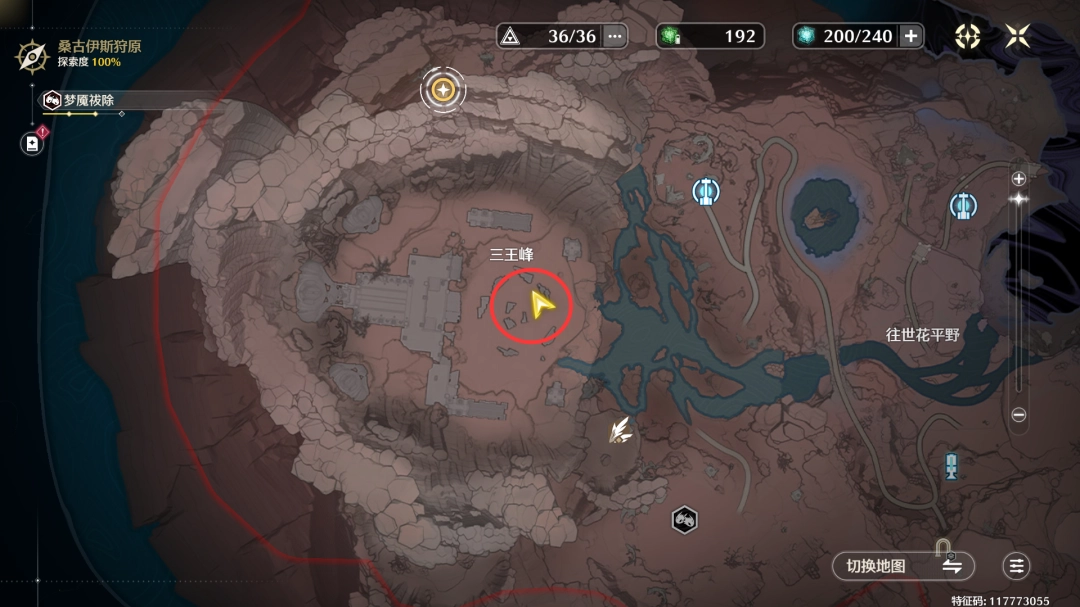Add waveplates with the plus button
The width and height of the screenshot is (1080, 607).
pyautogui.click(x=911, y=36)
